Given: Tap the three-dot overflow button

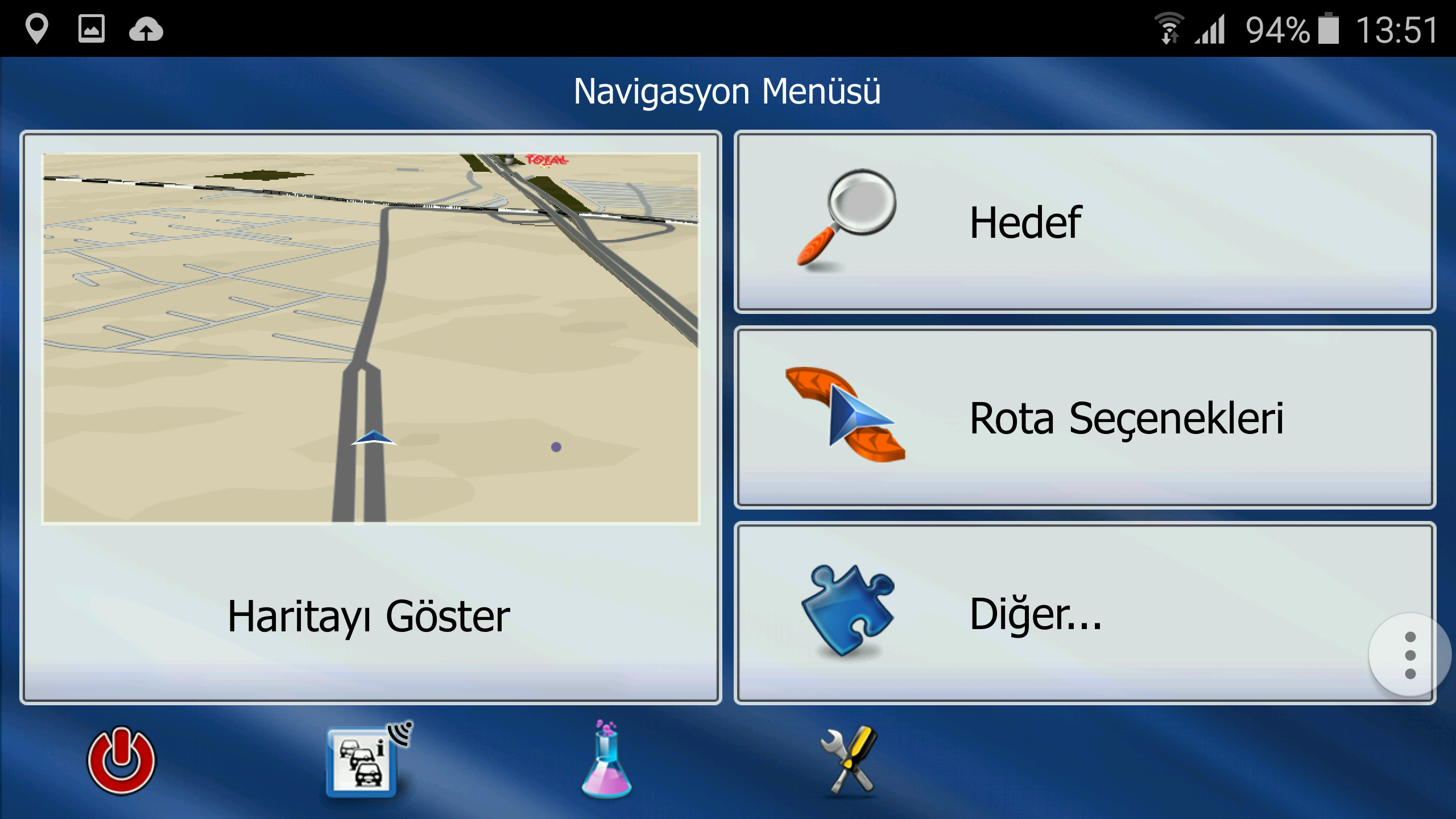Looking at the screenshot, I should 1409,655.
